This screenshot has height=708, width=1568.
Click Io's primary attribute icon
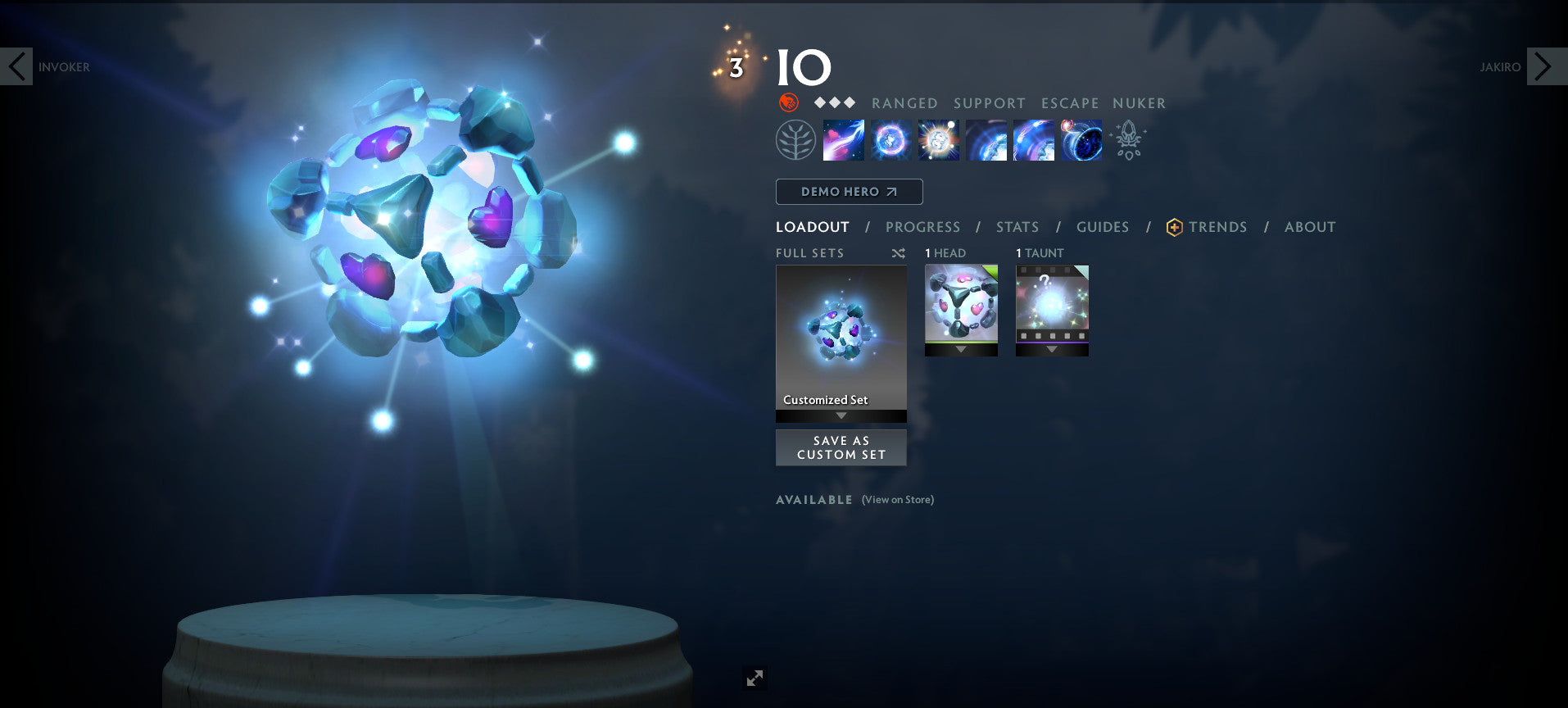coord(788,103)
